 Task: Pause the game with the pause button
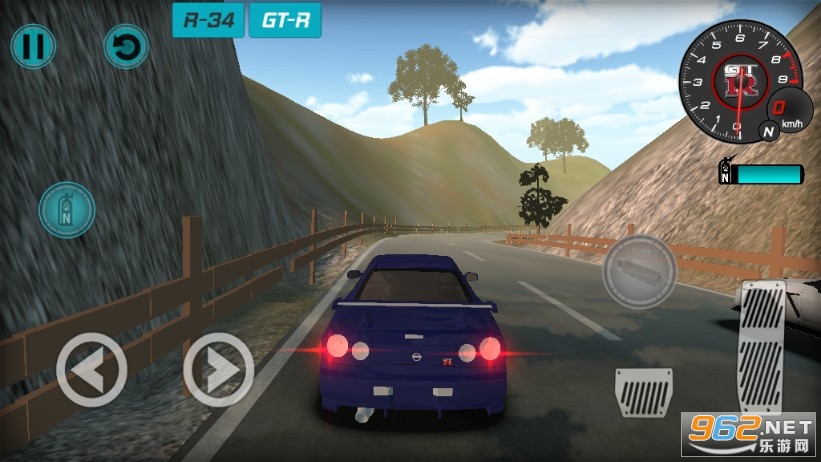pos(33,46)
